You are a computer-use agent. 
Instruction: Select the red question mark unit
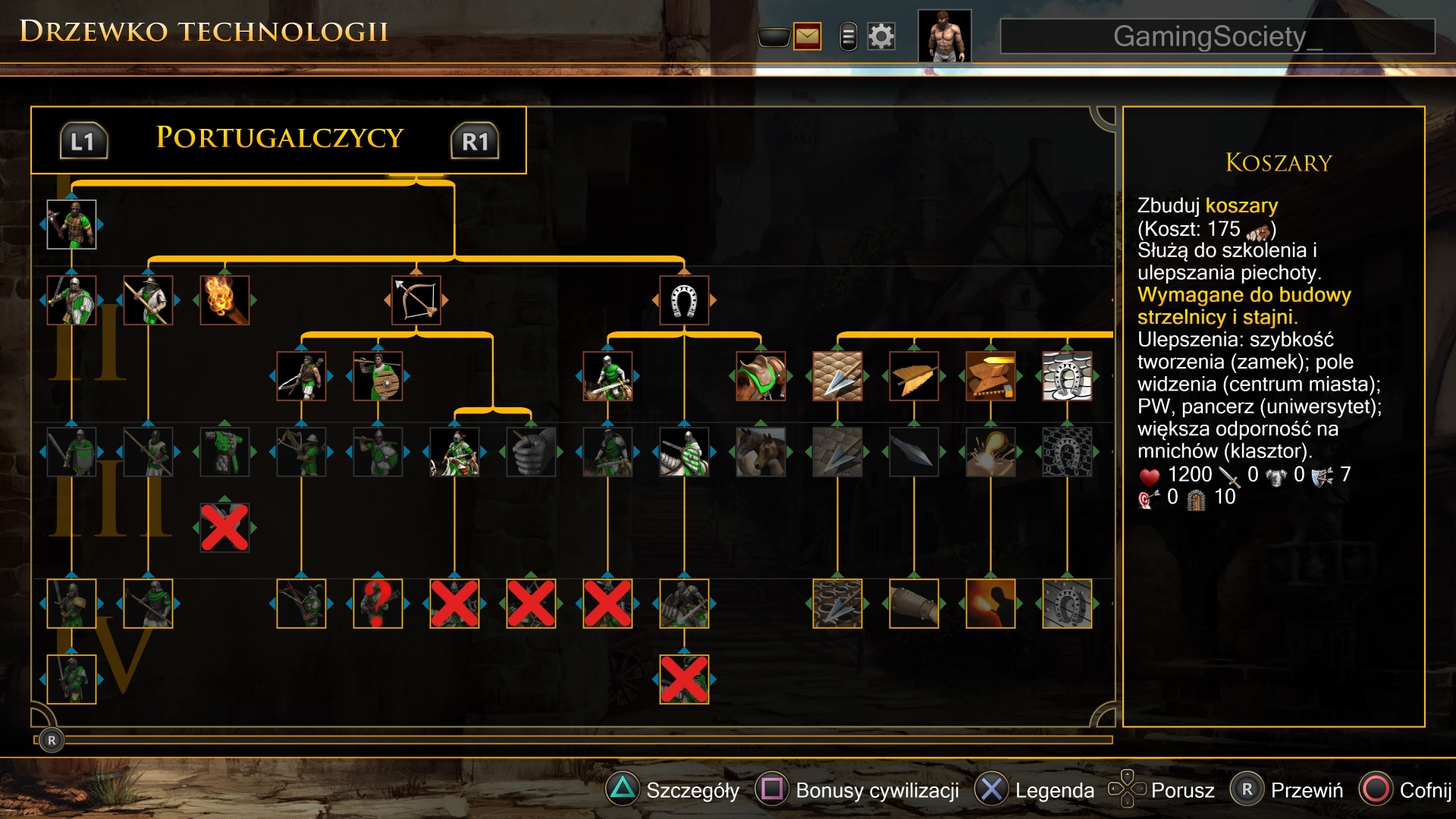pos(378,604)
